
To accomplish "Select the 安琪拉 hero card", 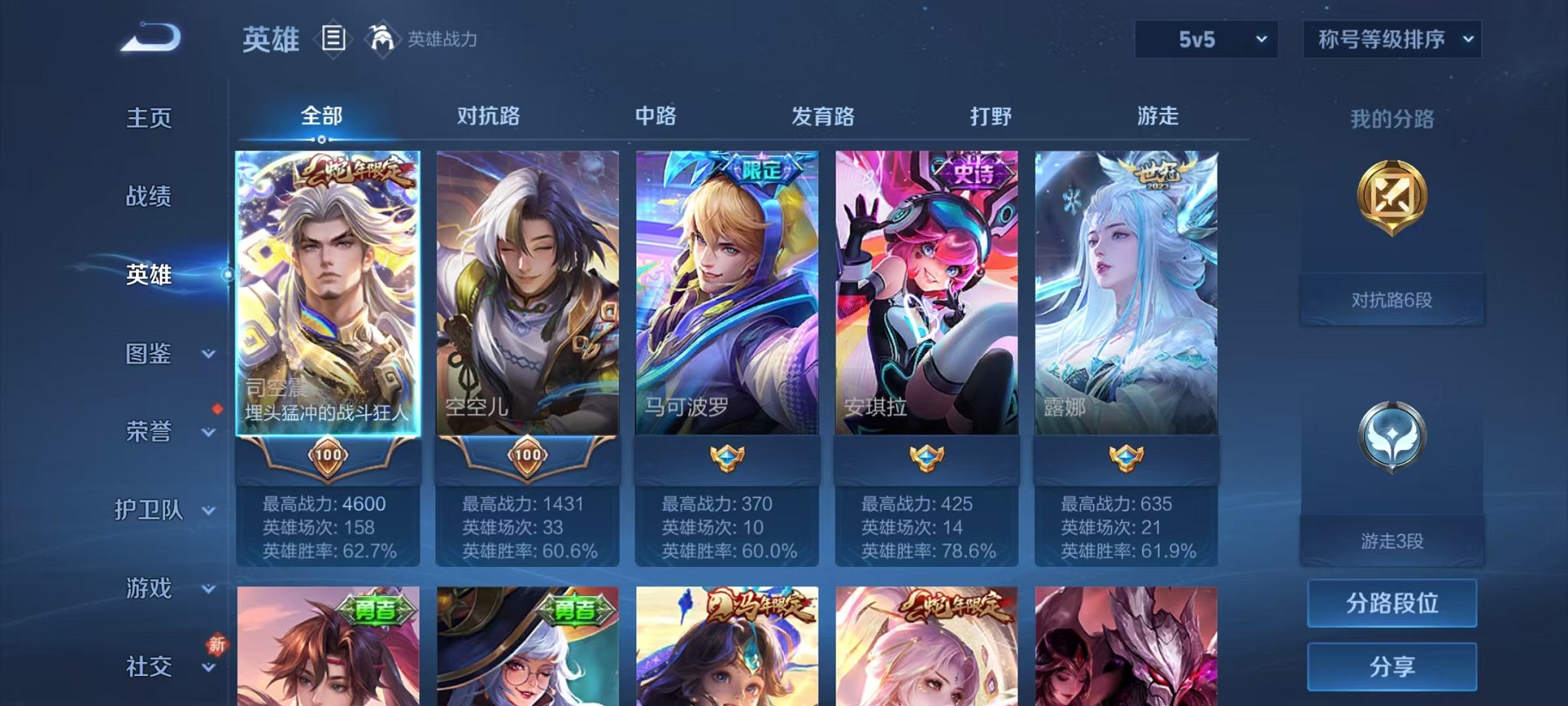I will pyautogui.click(x=926, y=308).
